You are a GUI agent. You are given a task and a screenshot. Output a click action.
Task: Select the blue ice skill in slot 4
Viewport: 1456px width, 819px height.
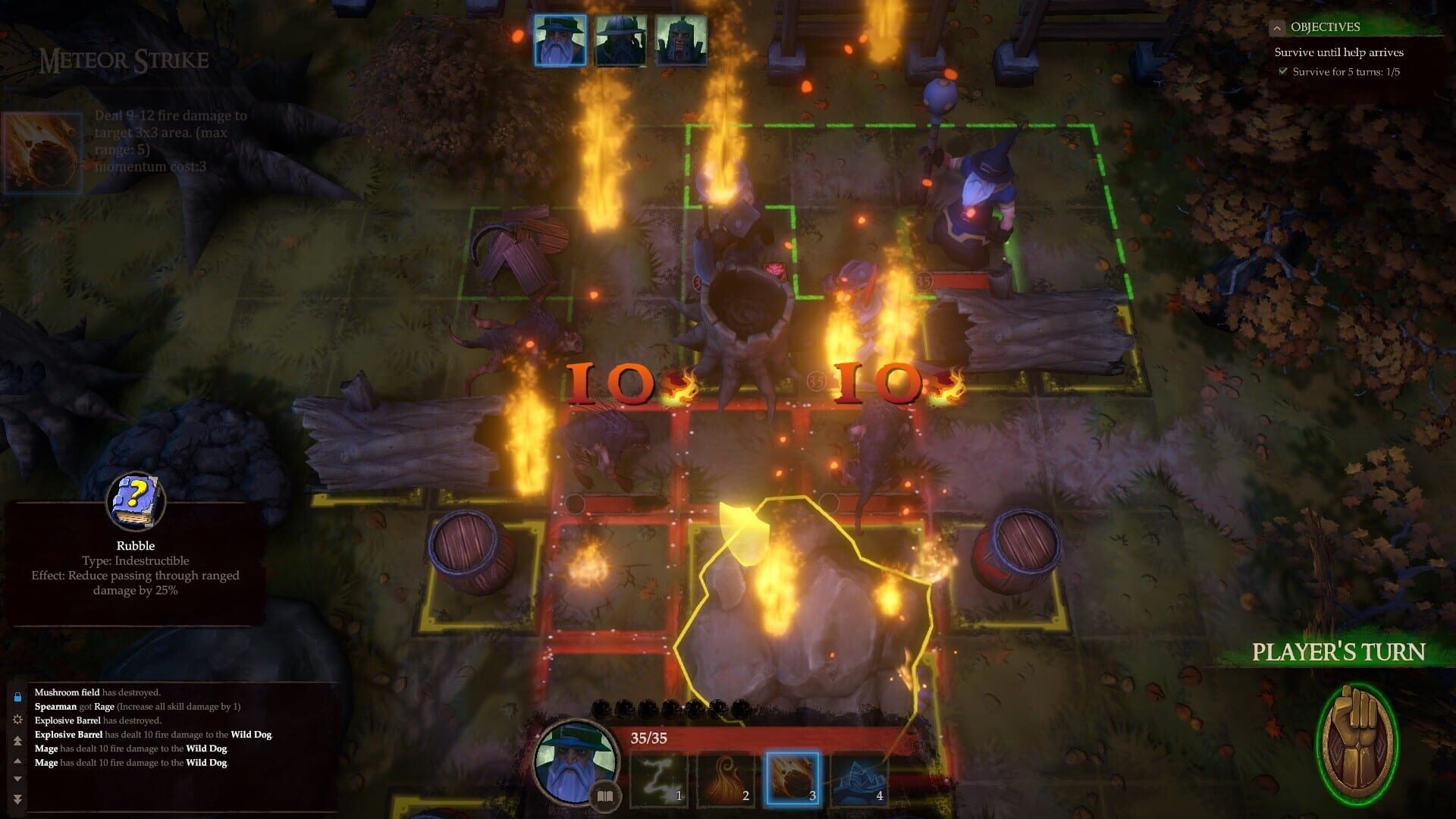click(861, 780)
